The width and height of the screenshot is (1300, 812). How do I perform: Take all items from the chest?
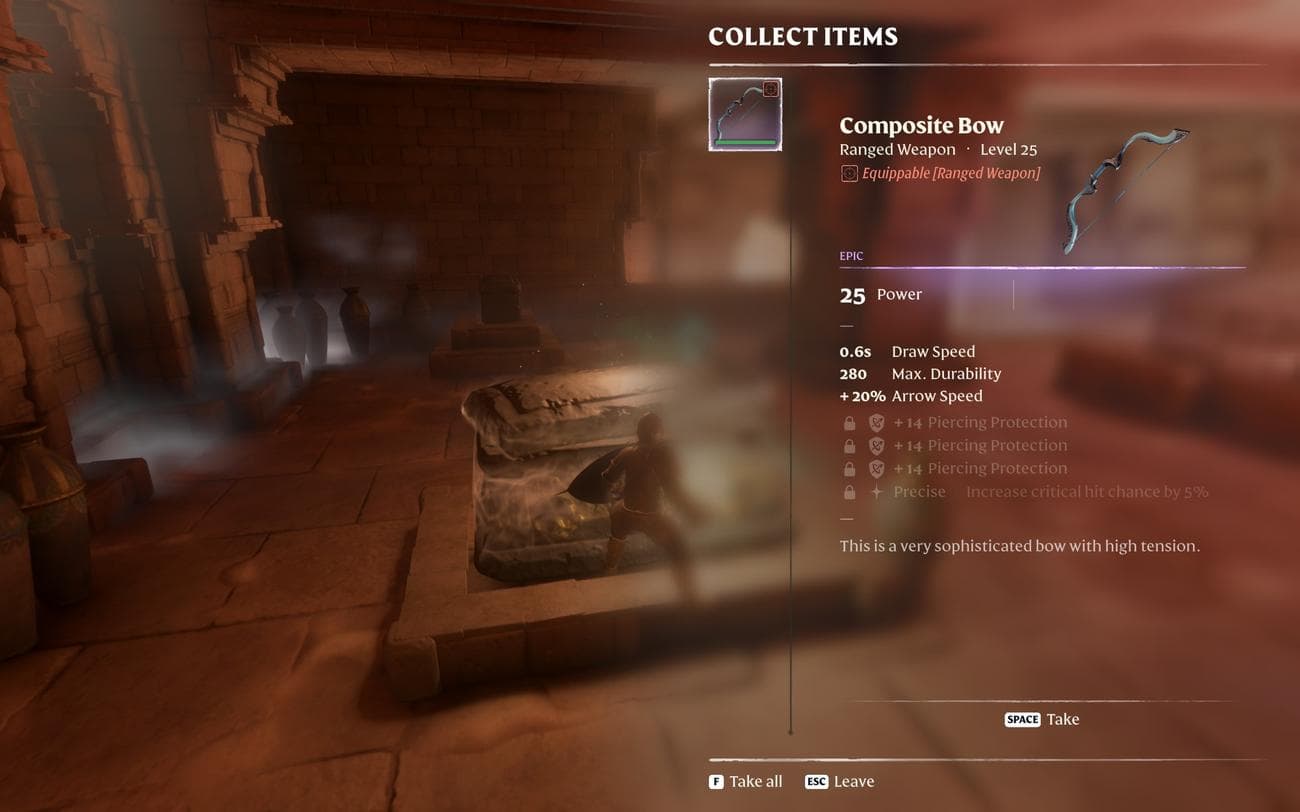(x=745, y=781)
